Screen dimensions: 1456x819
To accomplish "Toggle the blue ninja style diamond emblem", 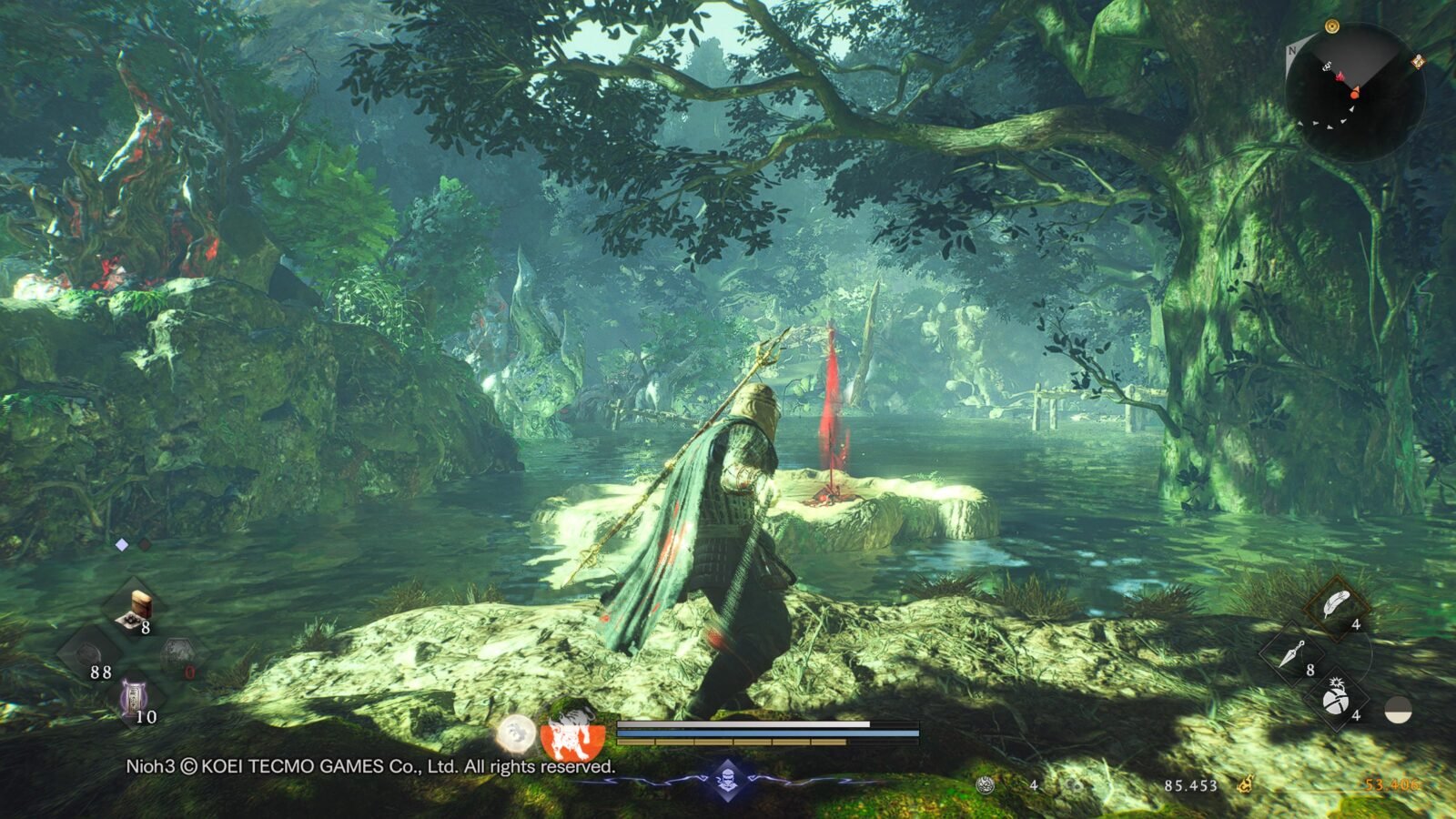I will click(727, 779).
